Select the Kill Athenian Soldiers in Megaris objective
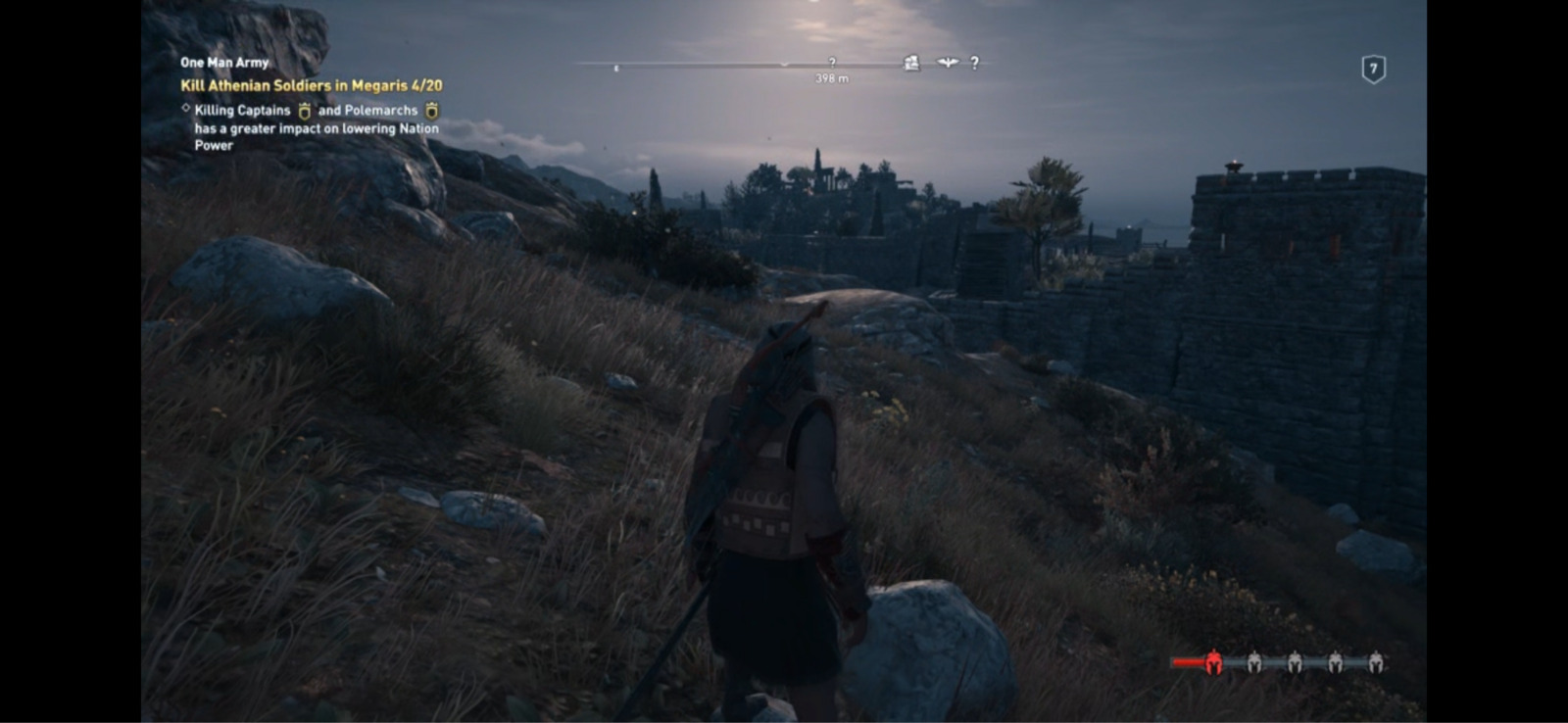 click(x=311, y=85)
